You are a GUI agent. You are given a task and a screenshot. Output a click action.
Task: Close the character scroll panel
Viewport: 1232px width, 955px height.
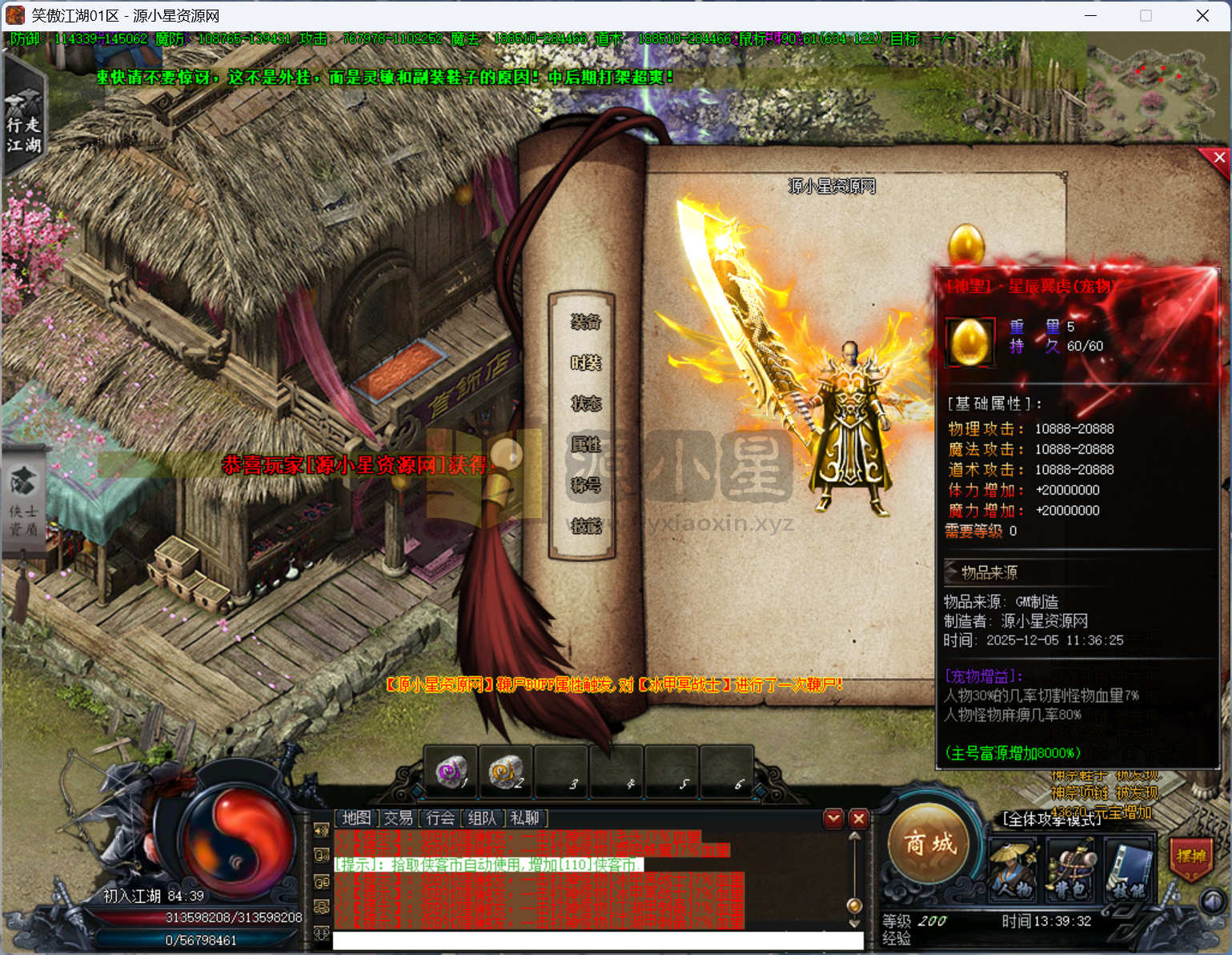tap(1218, 158)
